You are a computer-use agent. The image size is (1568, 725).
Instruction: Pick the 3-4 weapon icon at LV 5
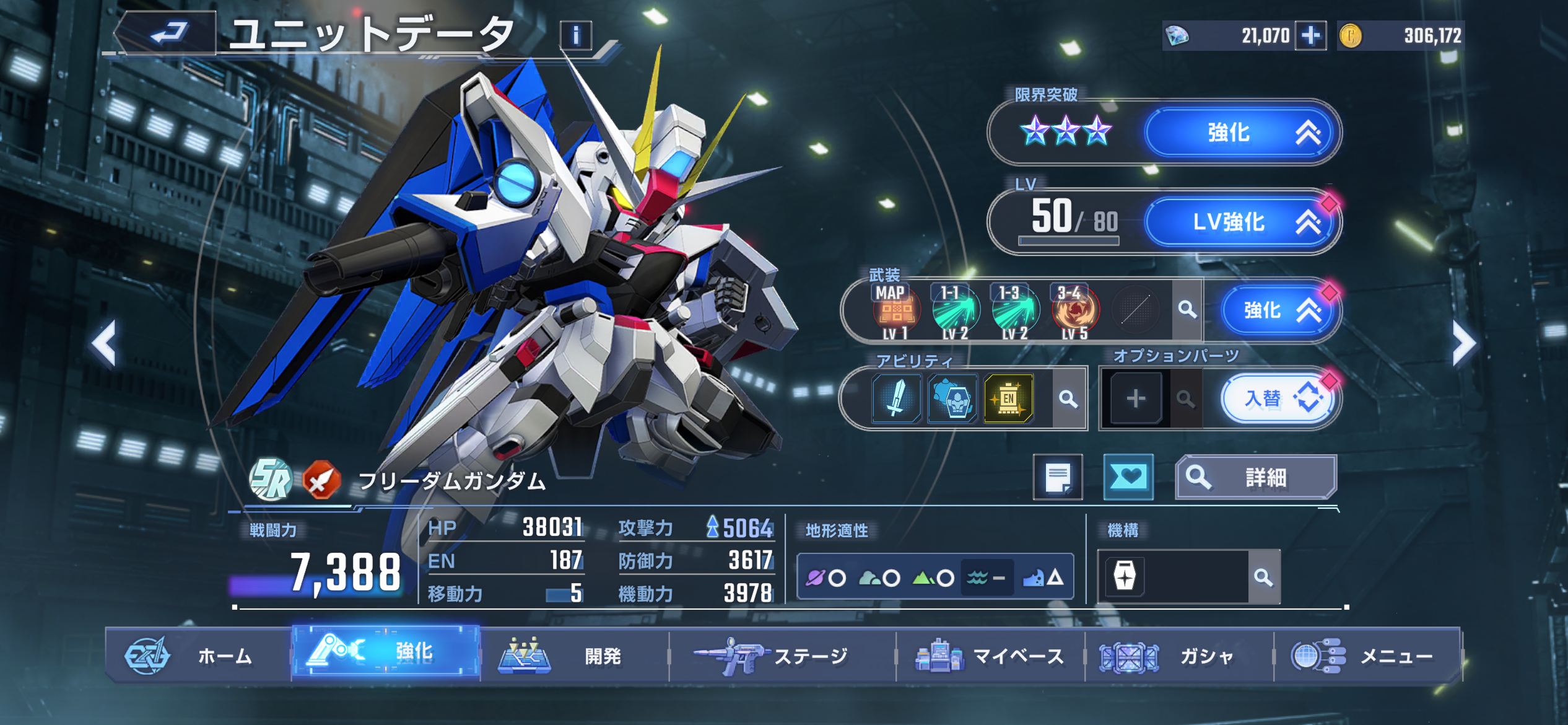coord(1075,310)
